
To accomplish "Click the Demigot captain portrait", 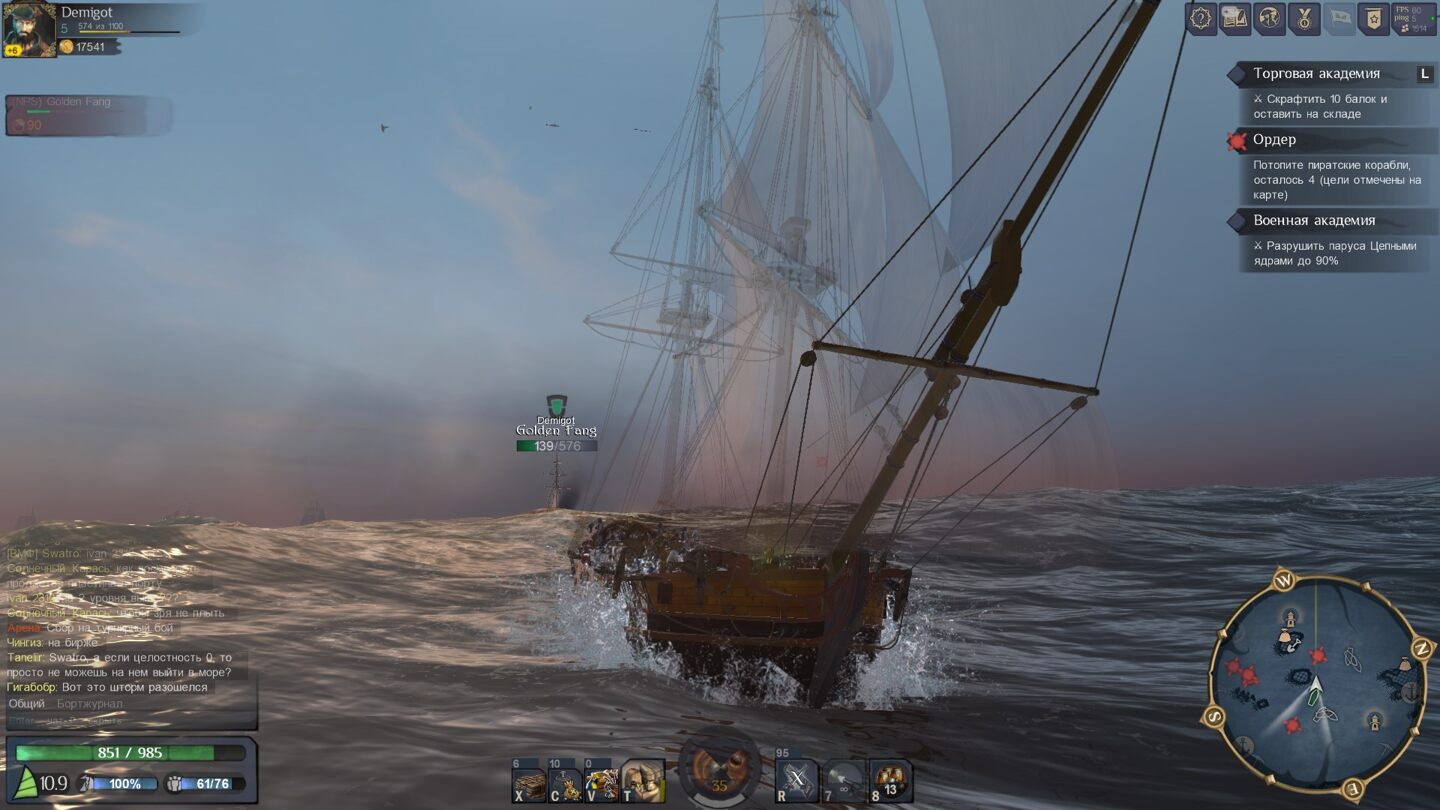I will [x=29, y=29].
